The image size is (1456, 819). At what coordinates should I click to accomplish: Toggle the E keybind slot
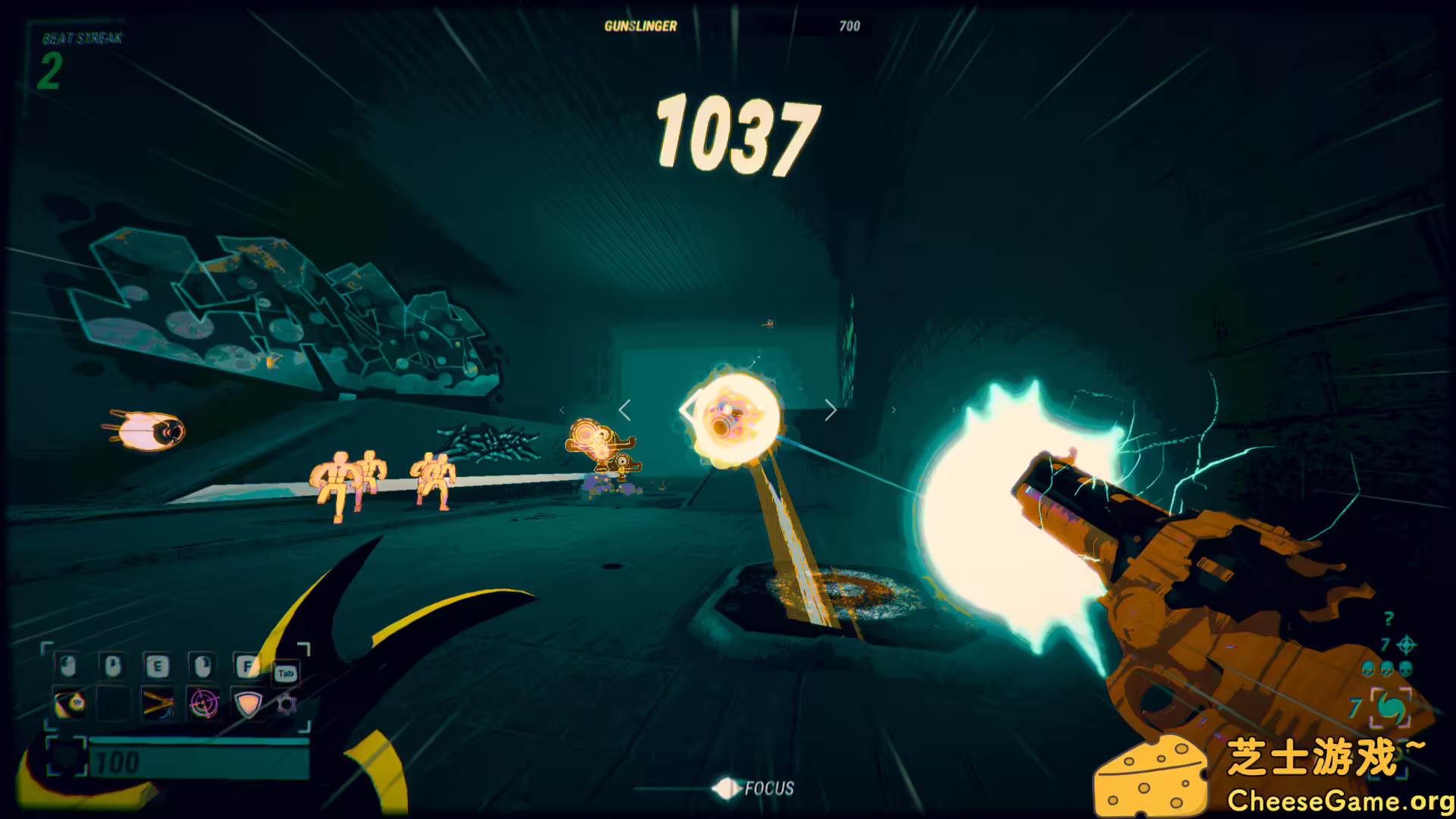click(x=160, y=666)
